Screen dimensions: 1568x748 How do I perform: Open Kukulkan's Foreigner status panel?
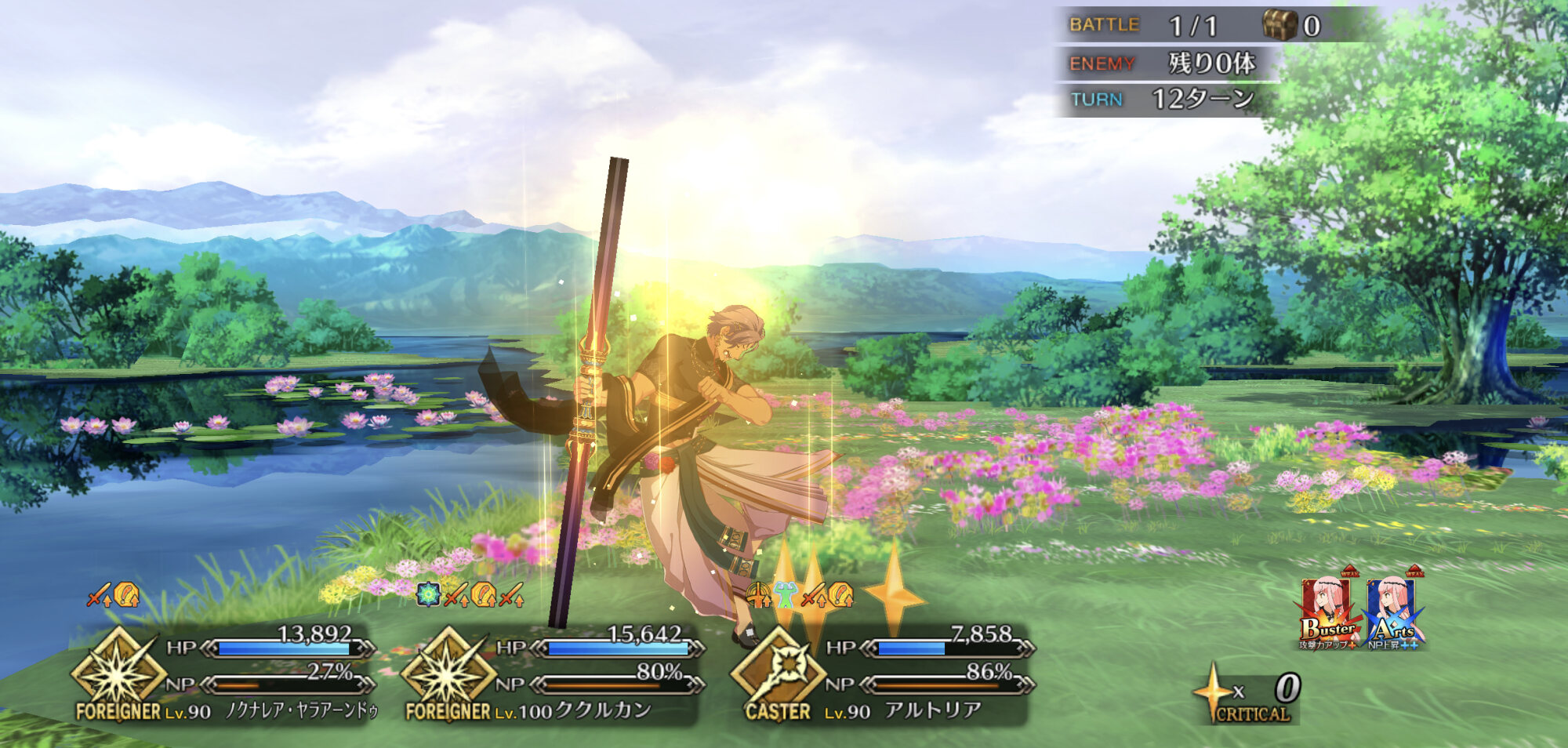click(x=549, y=676)
